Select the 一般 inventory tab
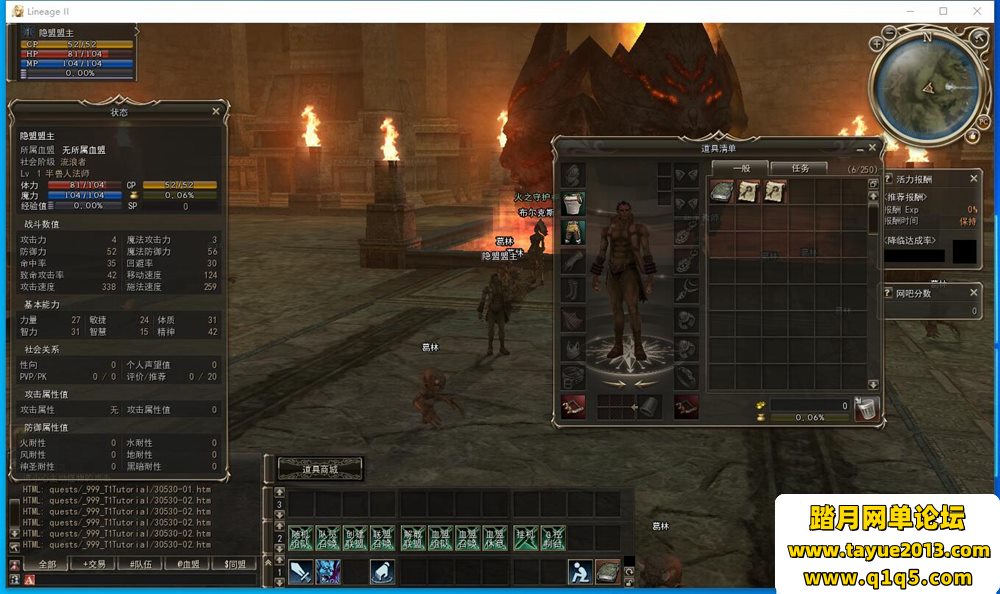 (740, 168)
